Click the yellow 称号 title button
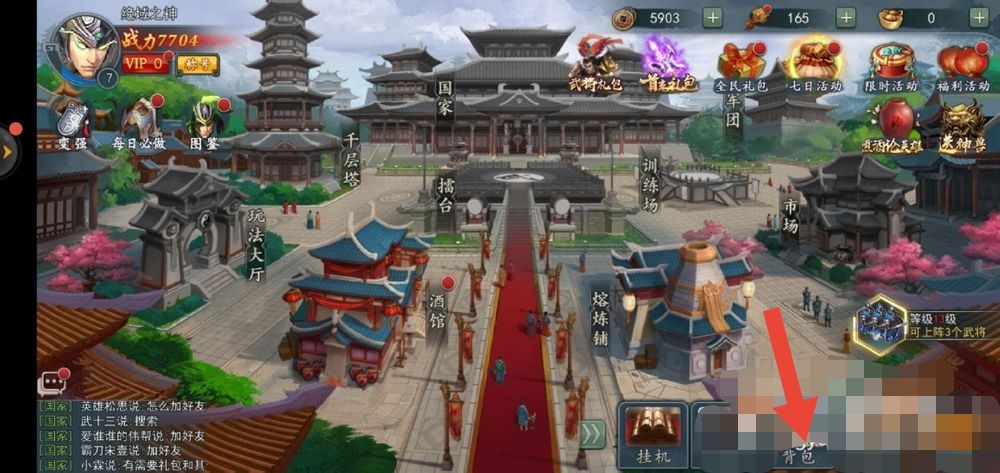The image size is (1000, 473). point(198,64)
